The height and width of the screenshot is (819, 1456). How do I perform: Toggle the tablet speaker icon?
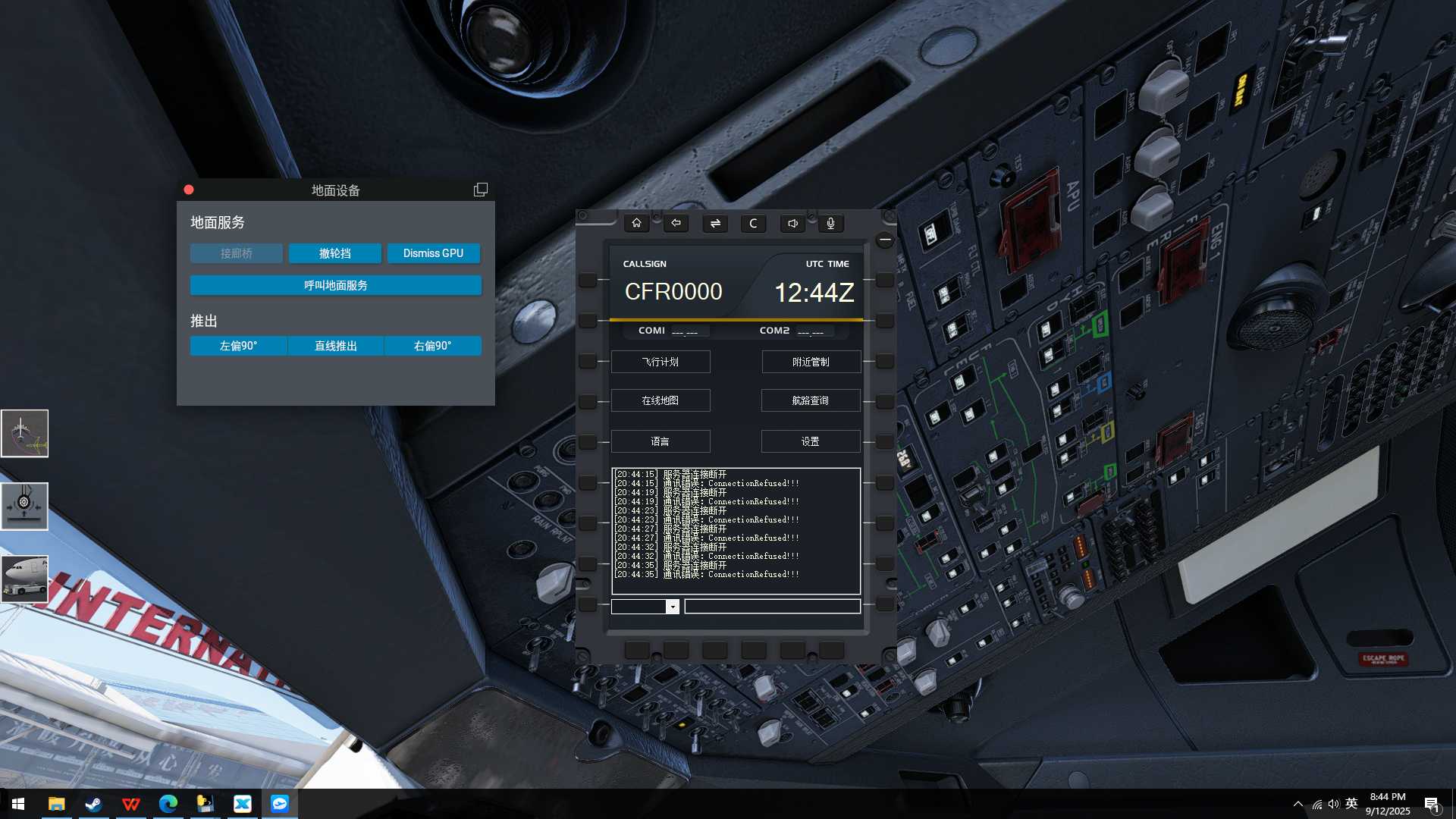pyautogui.click(x=792, y=223)
